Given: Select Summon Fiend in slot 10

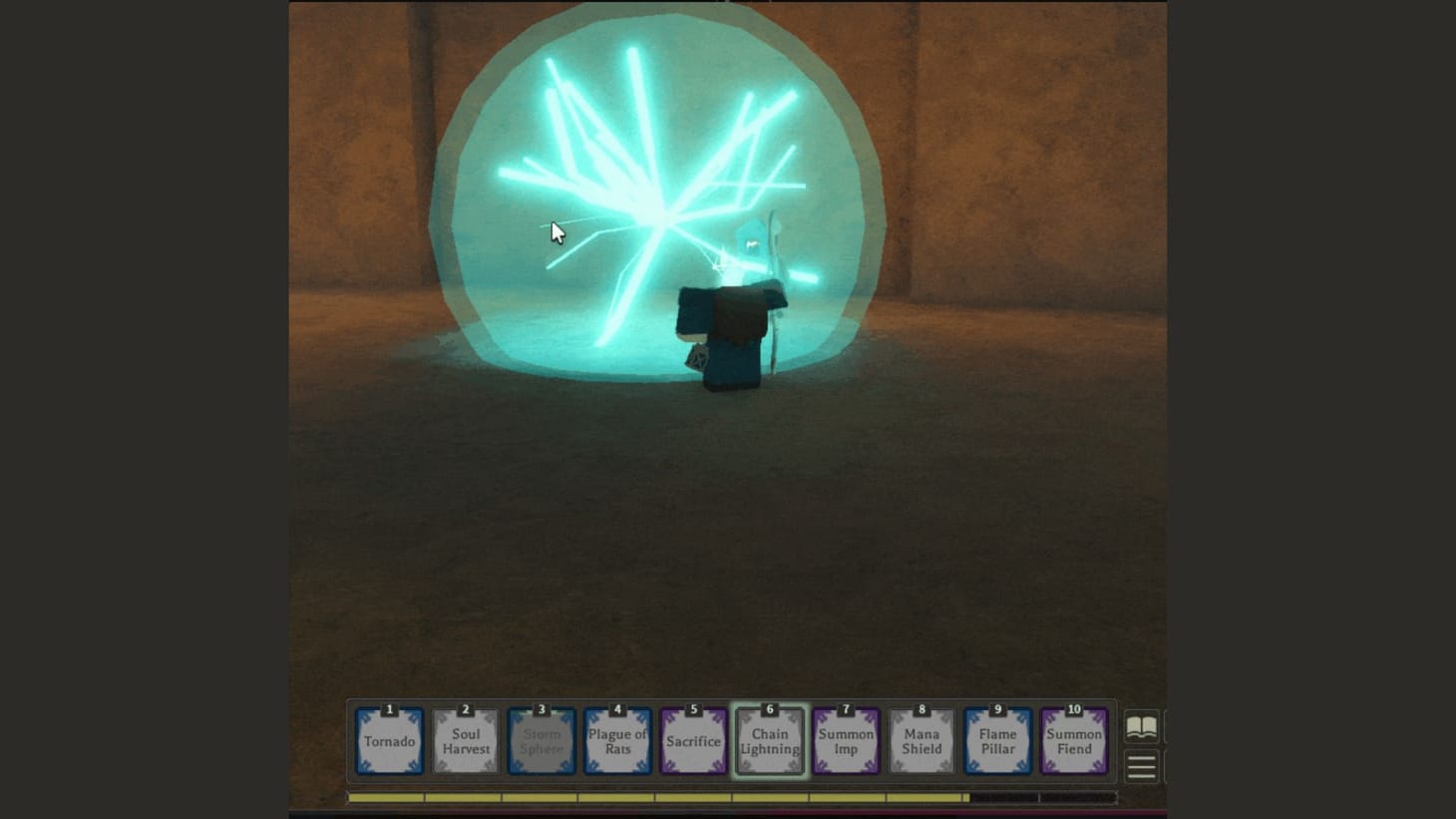Looking at the screenshot, I should point(1073,741).
